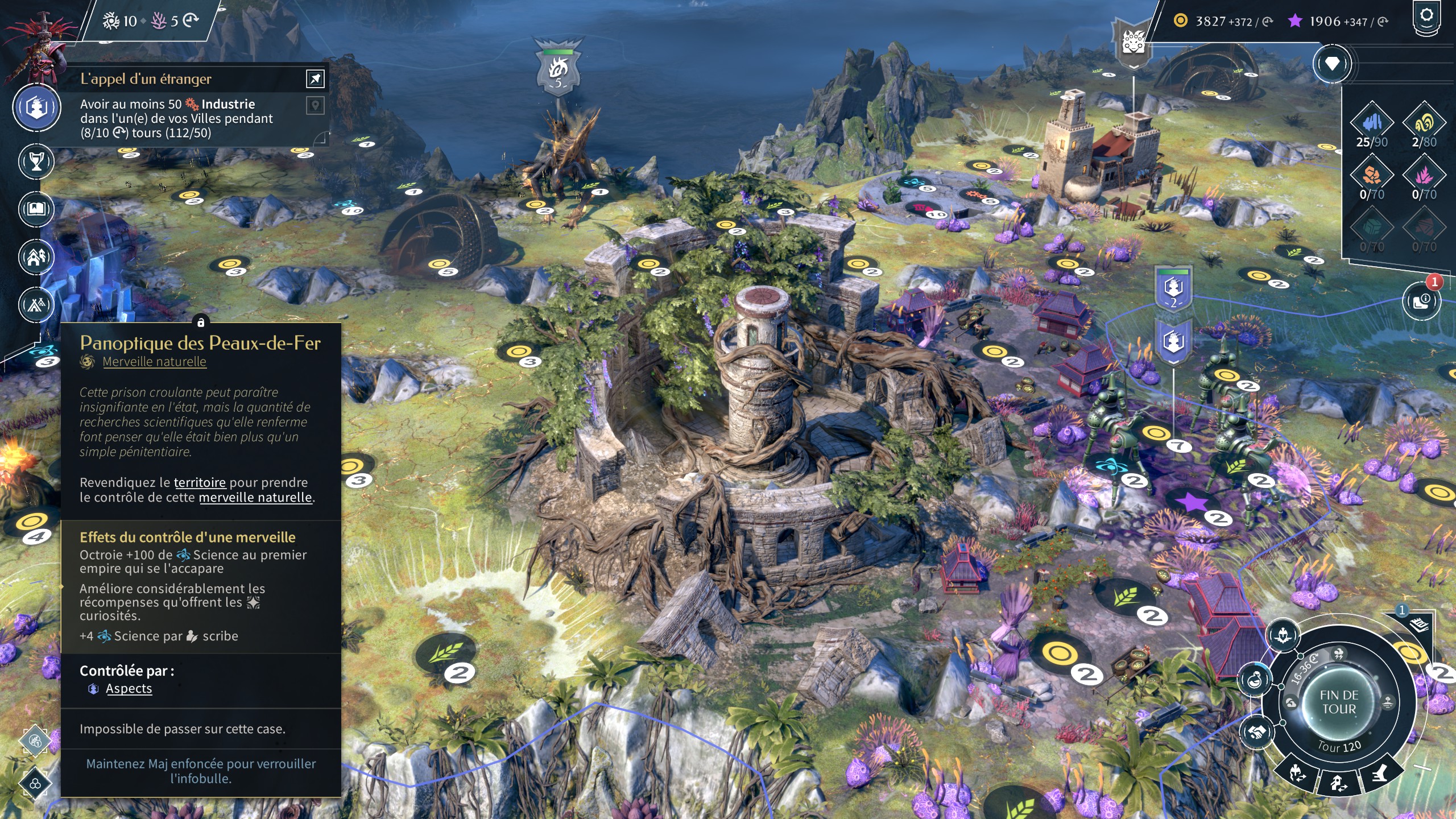Pin the L'appel d'un étranger quest

click(x=315, y=78)
